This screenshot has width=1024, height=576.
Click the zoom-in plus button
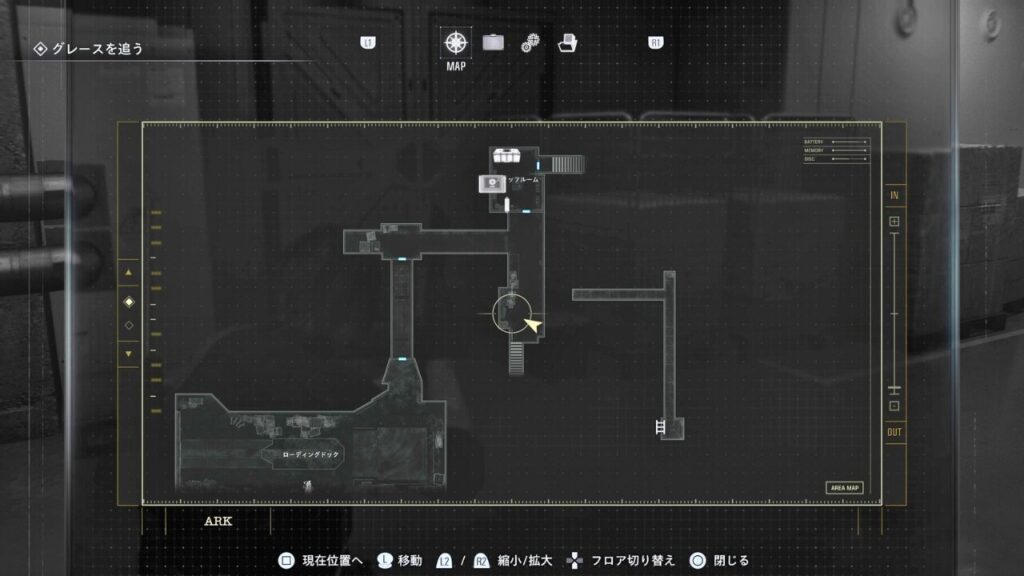click(894, 221)
